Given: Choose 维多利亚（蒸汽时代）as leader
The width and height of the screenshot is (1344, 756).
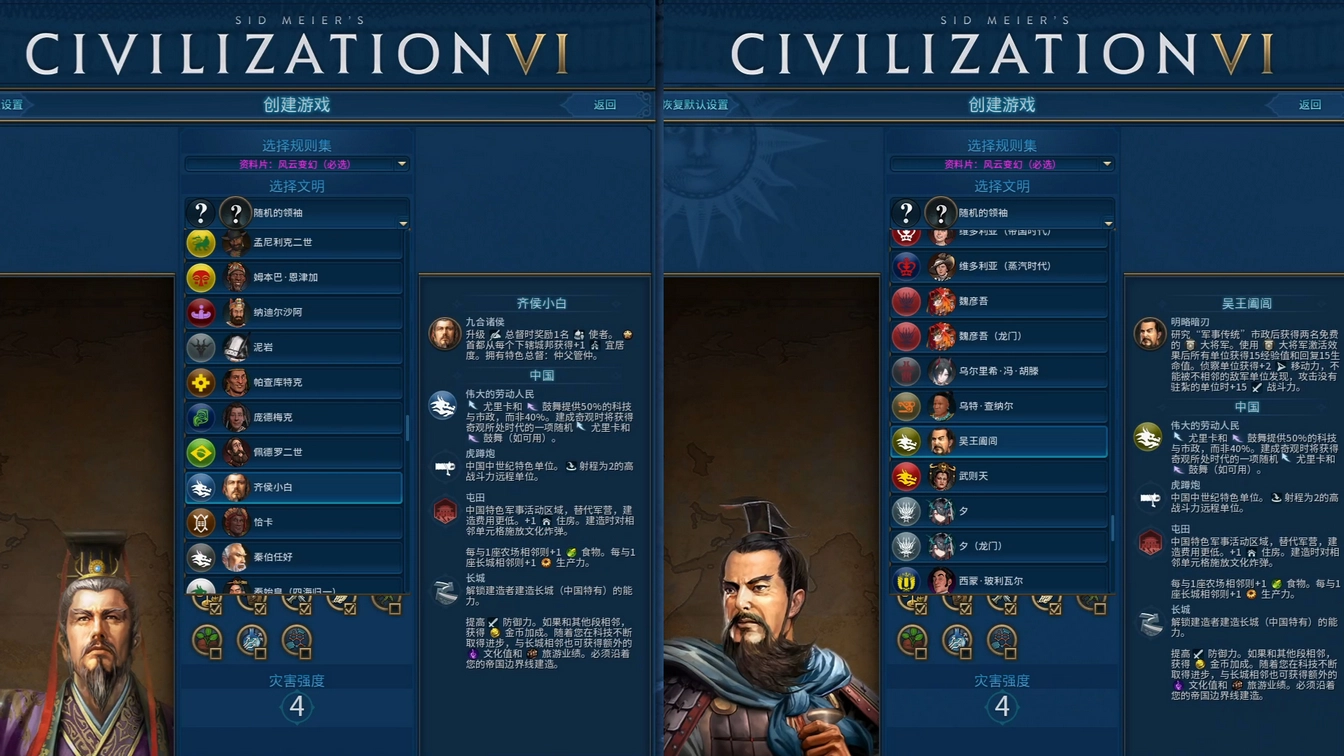Looking at the screenshot, I should (x=999, y=266).
